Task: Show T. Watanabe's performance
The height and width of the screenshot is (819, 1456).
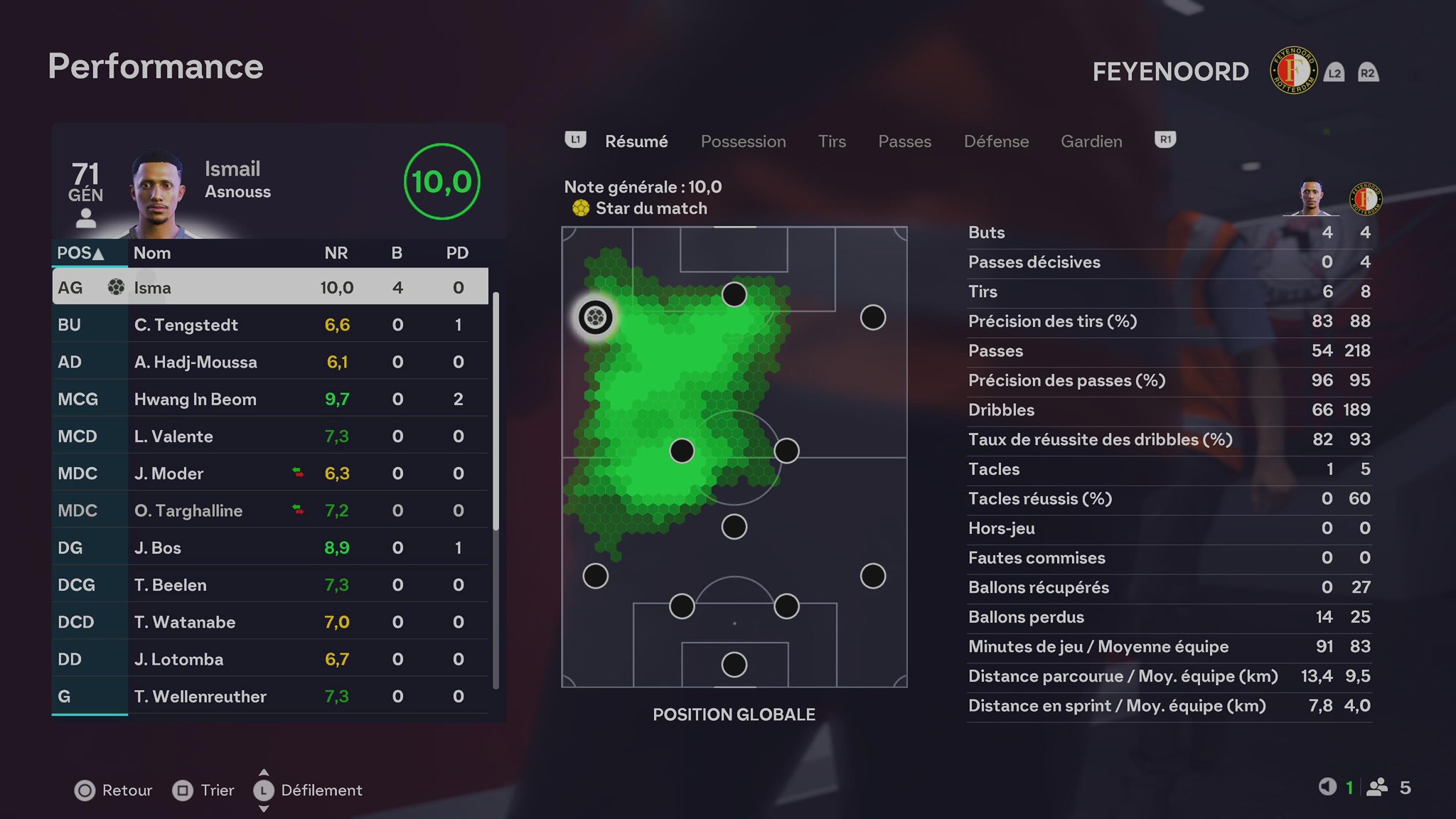Action: tap(270, 622)
